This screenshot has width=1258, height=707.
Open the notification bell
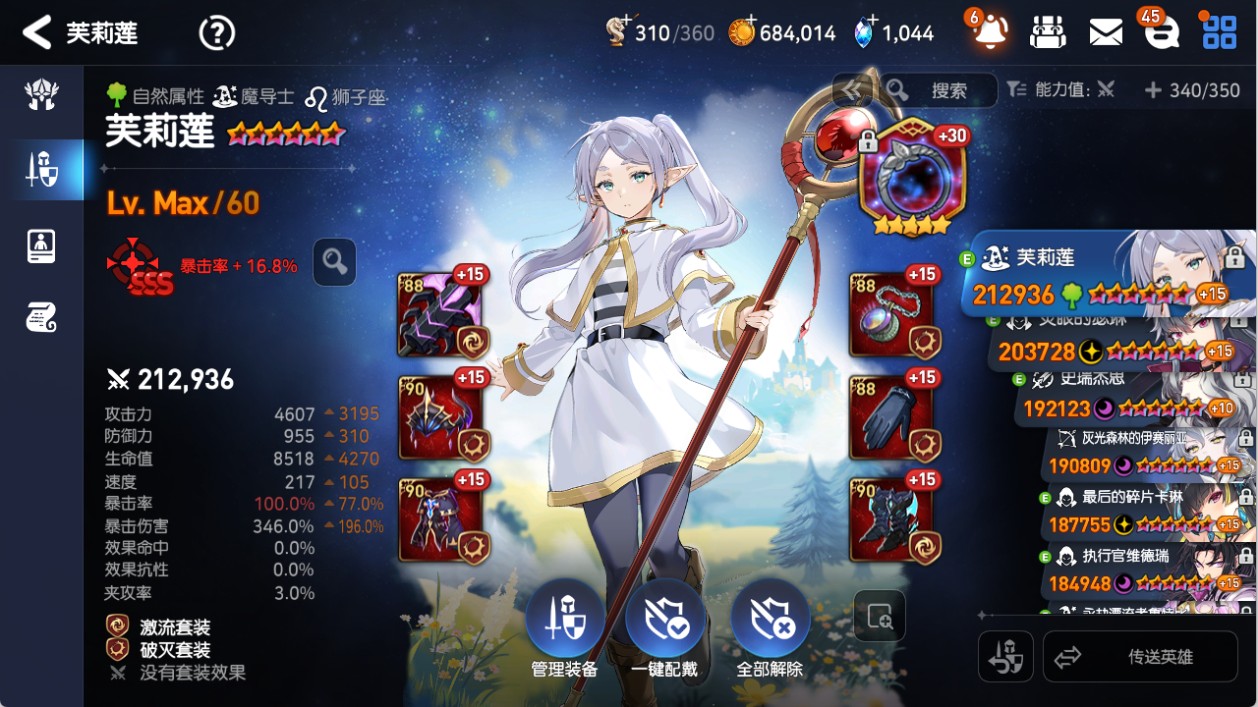(990, 33)
